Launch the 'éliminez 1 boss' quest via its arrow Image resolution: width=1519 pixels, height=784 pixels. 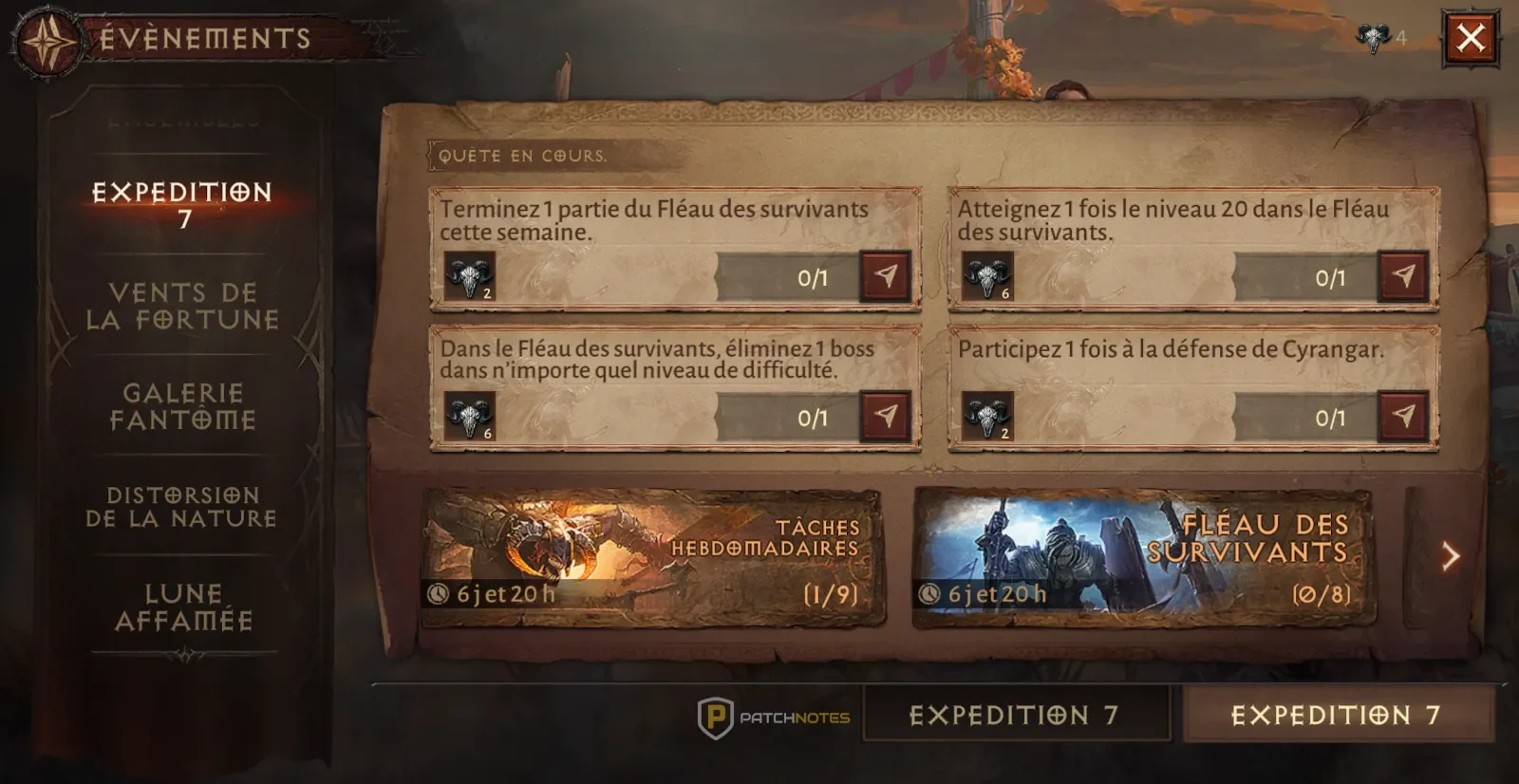[x=885, y=416]
